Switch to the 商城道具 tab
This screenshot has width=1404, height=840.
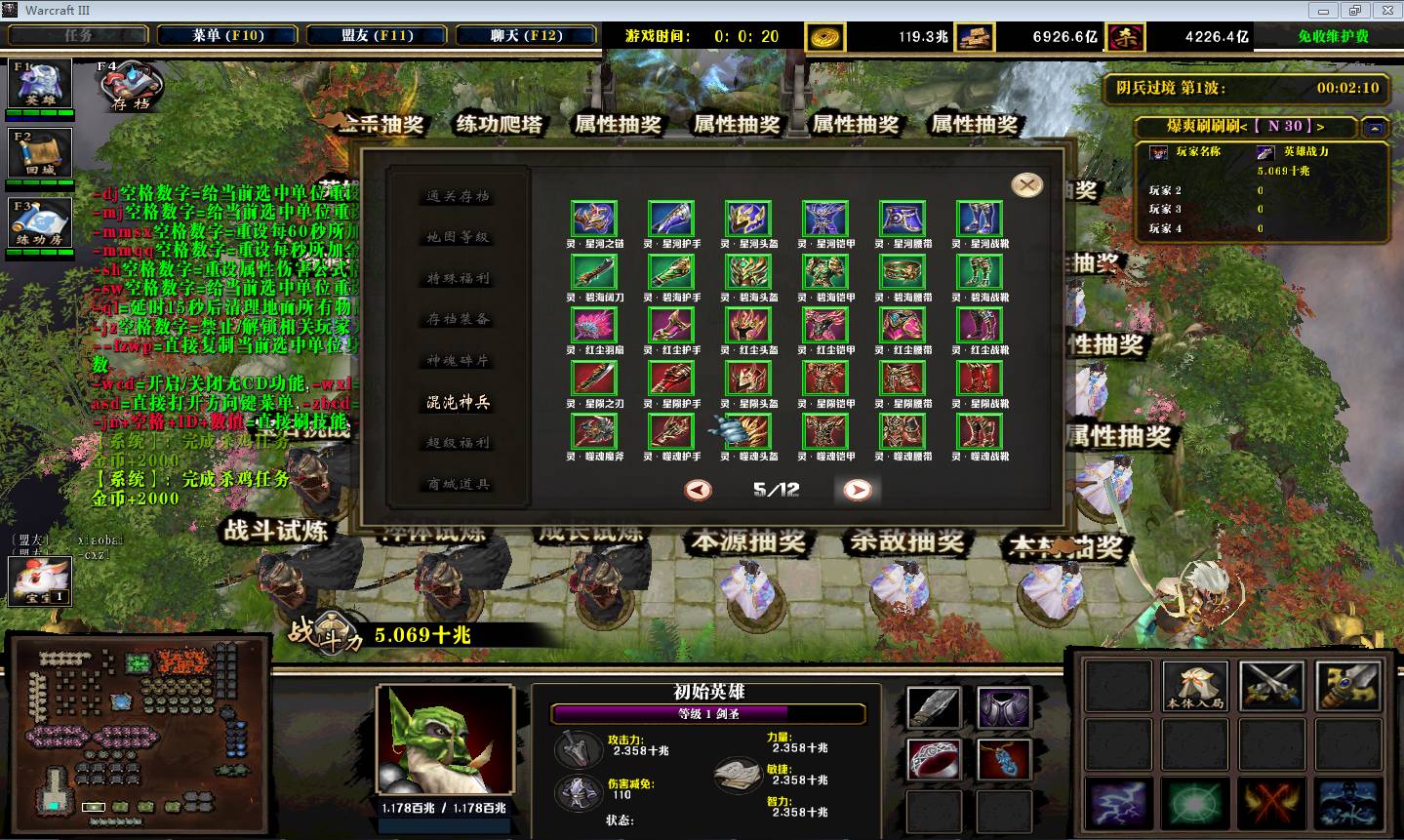(458, 484)
